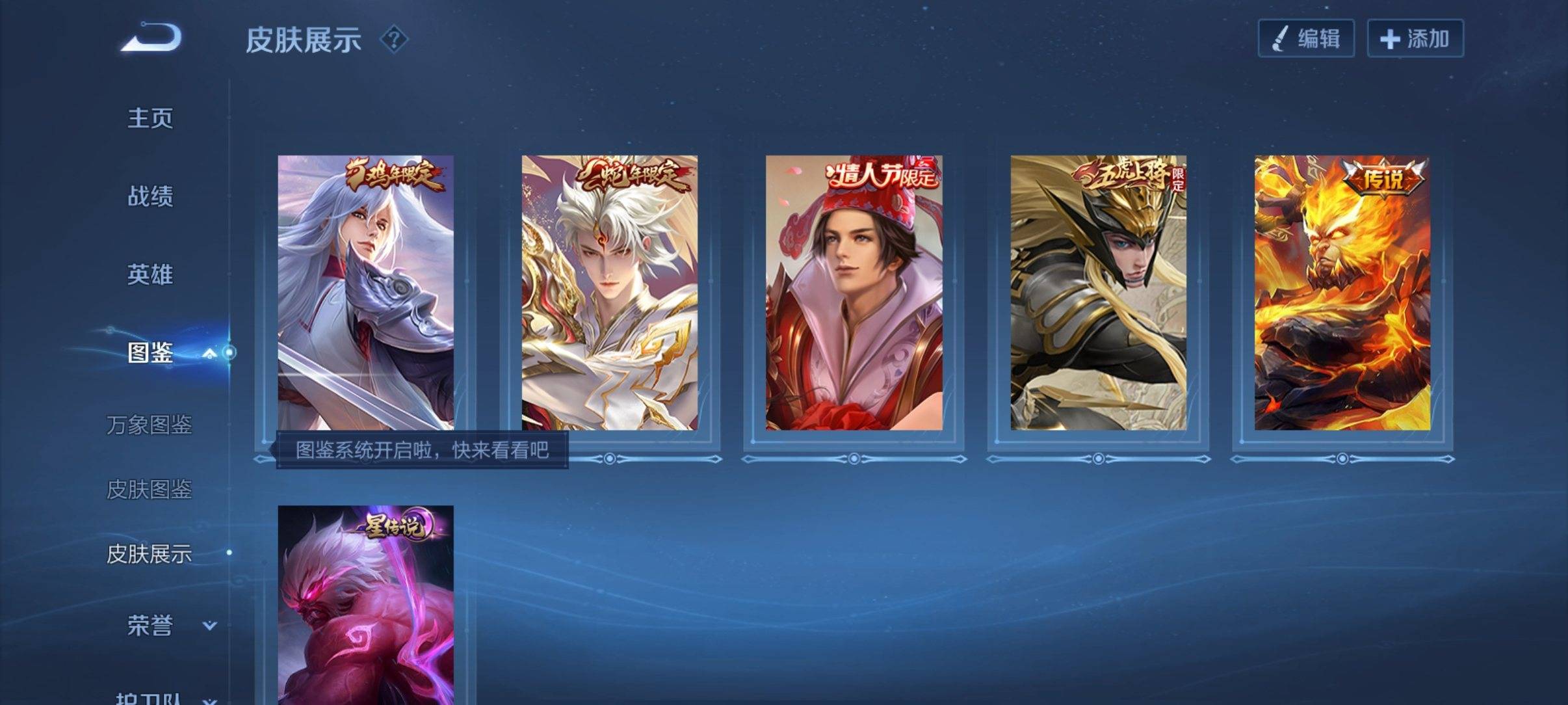Image resolution: width=1568 pixels, height=705 pixels.
Task: Open the 星传说 skin card
Action: tap(365, 605)
